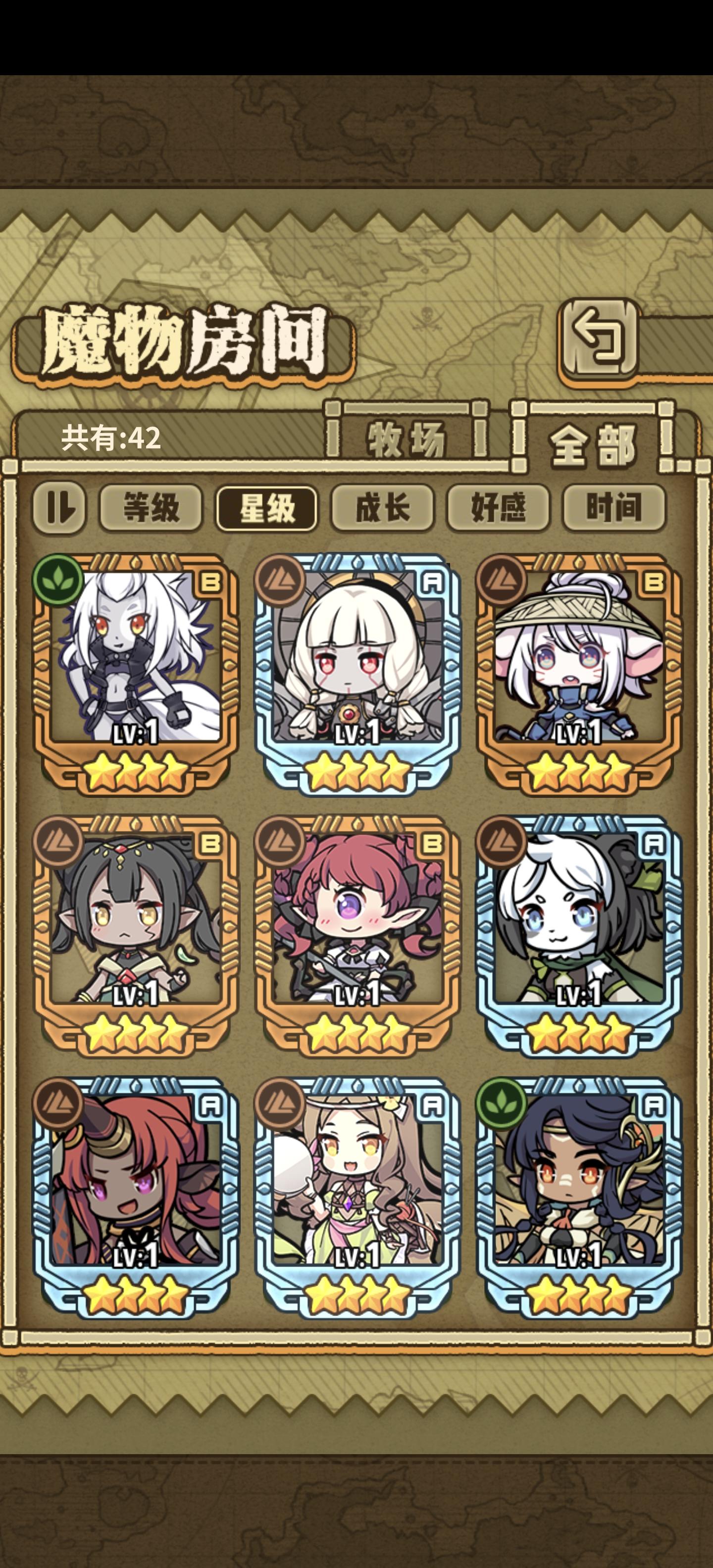Viewport: 713px width, 1568px height.
Task: Toggle sorting by 时间
Action: coord(615,510)
